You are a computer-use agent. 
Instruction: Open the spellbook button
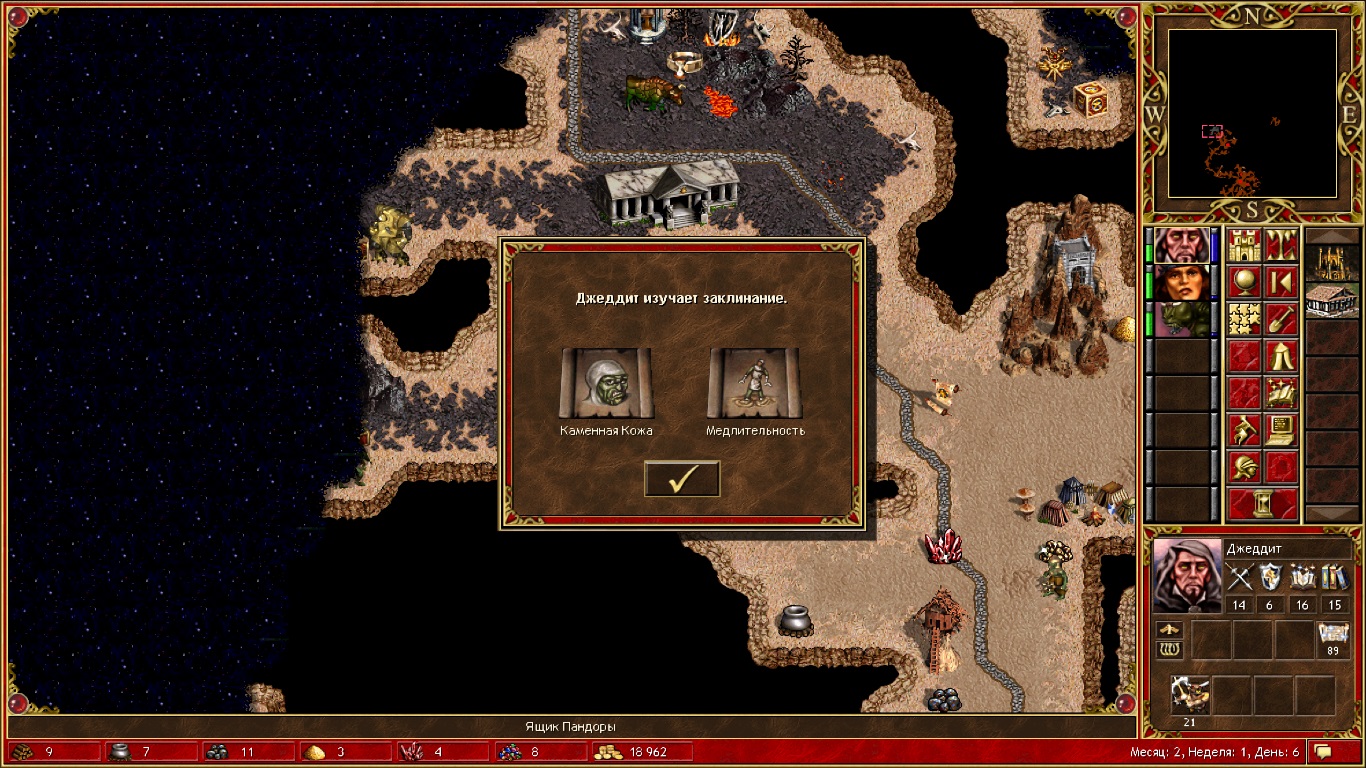pos(1281,393)
